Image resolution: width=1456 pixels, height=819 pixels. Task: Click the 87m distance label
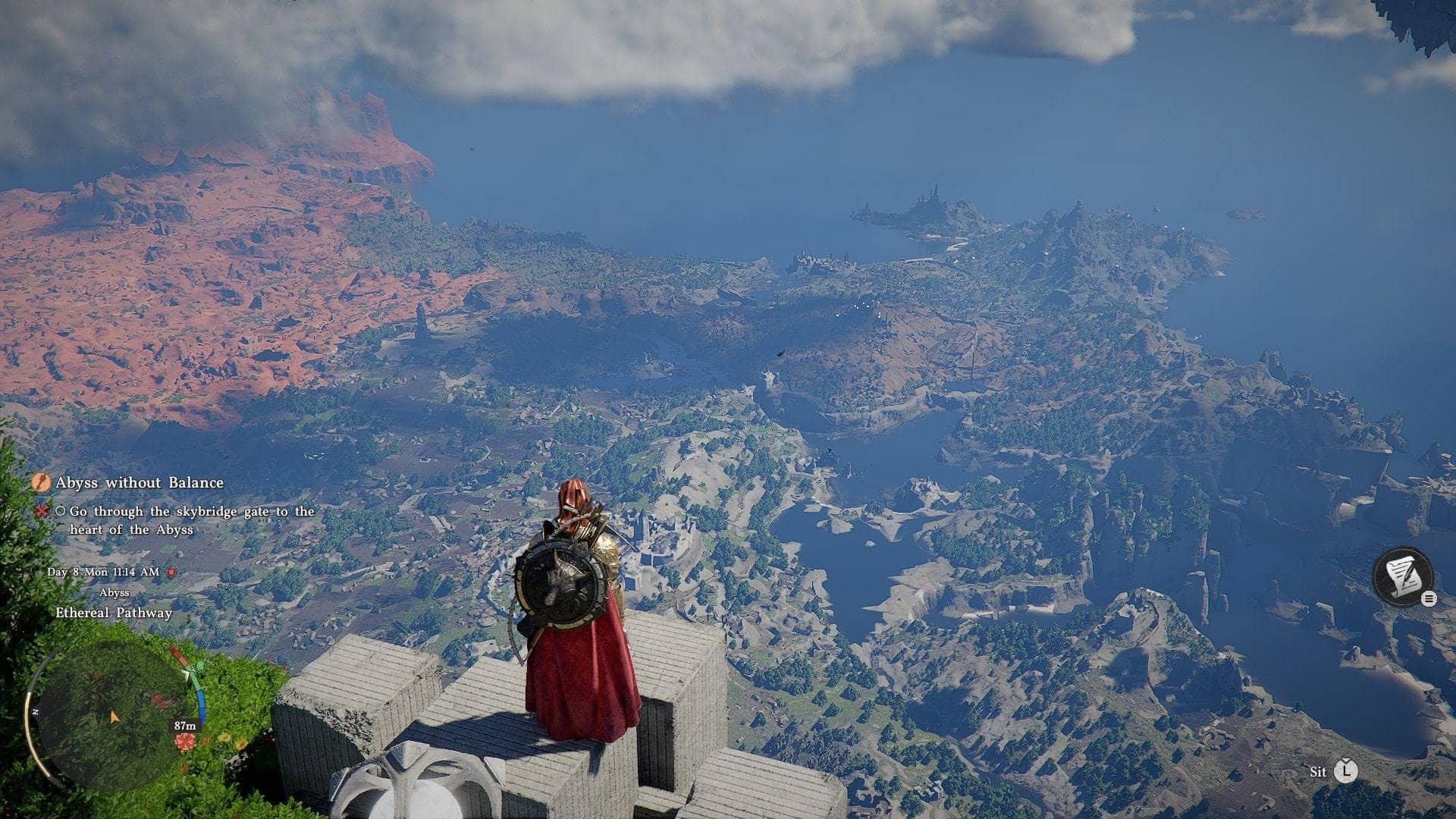(184, 726)
